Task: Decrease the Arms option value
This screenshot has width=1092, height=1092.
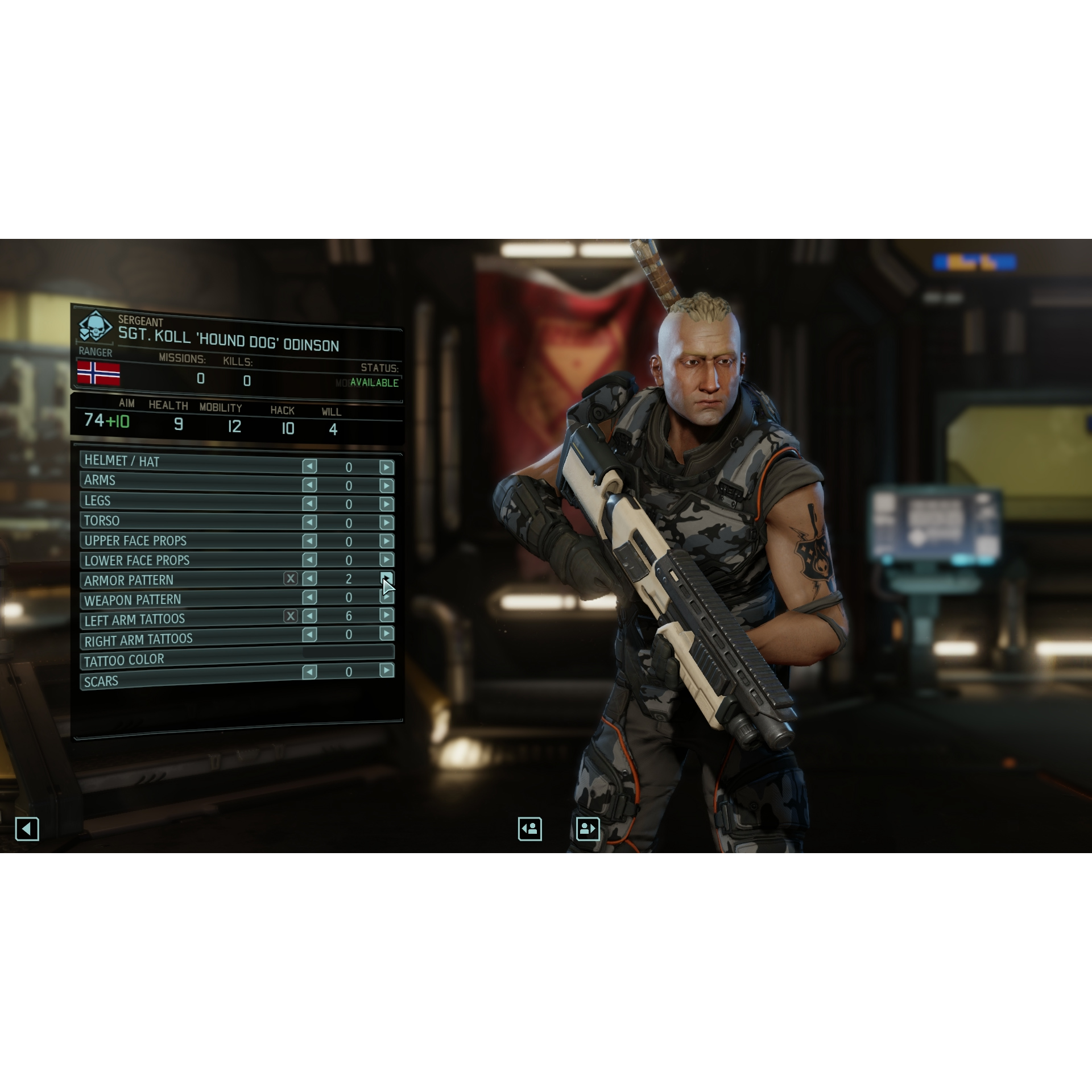Action: click(x=309, y=485)
